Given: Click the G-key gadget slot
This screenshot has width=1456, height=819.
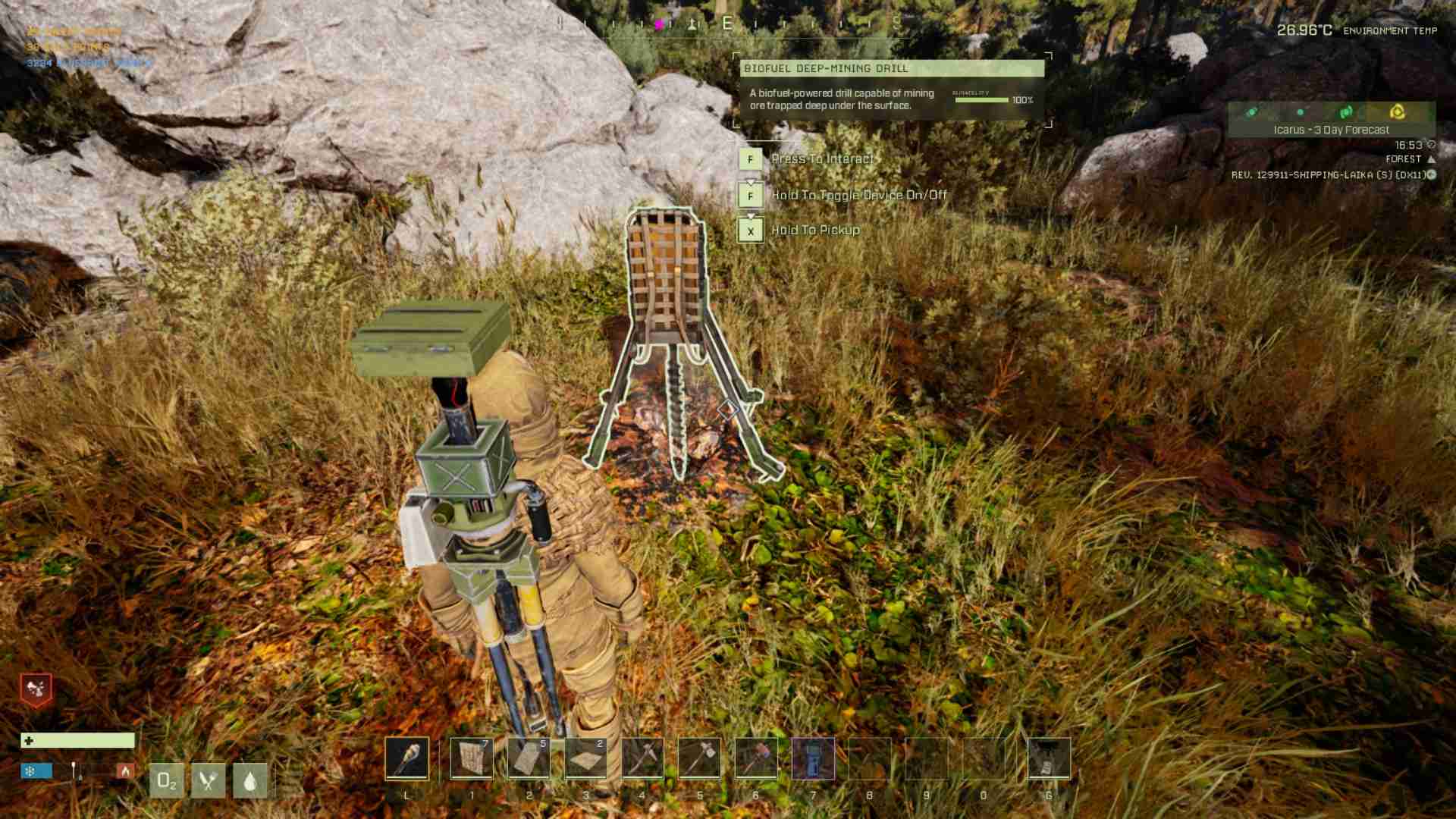Looking at the screenshot, I should [x=1048, y=758].
